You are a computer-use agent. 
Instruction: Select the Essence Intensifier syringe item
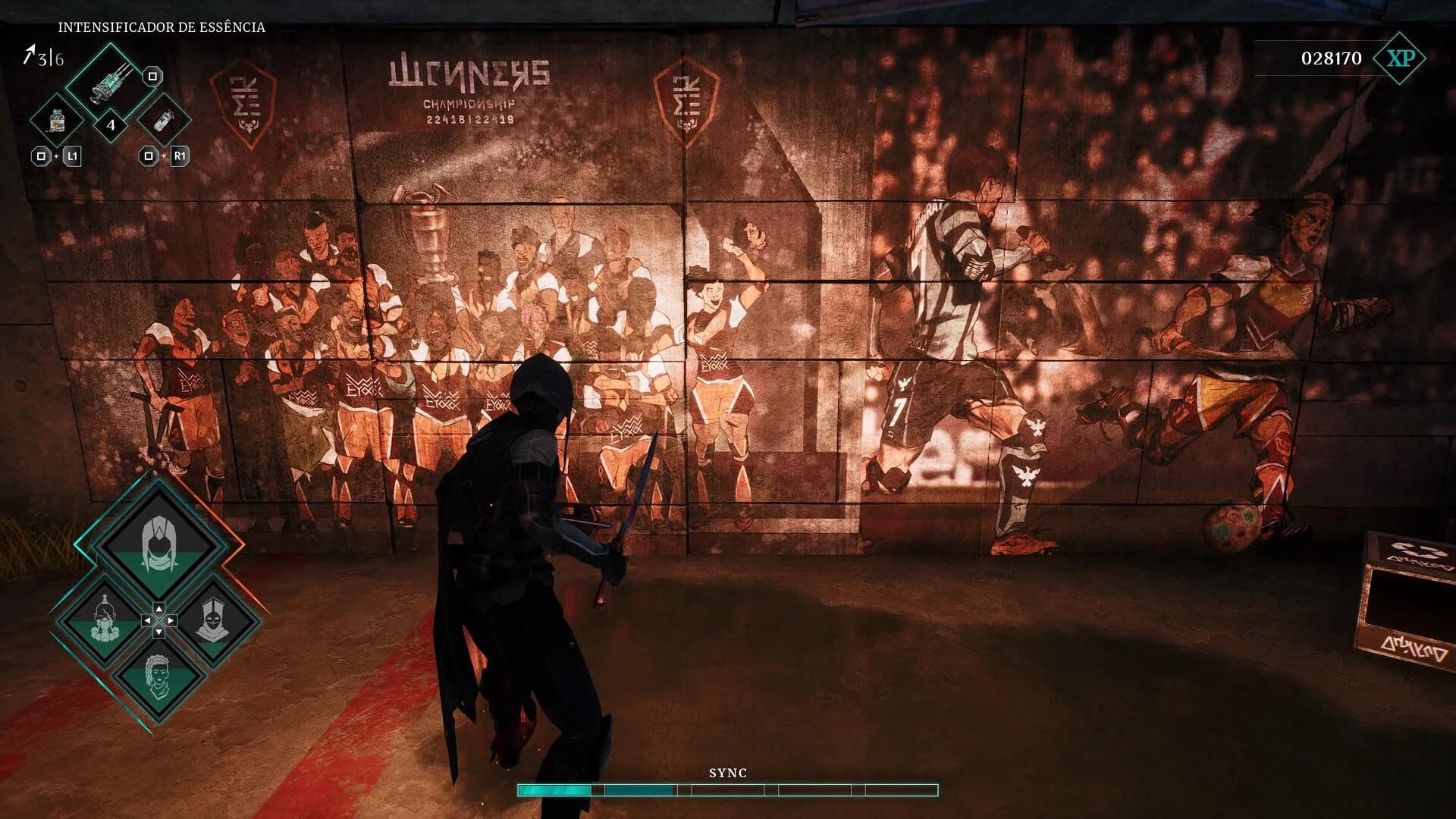pyautogui.click(x=111, y=83)
